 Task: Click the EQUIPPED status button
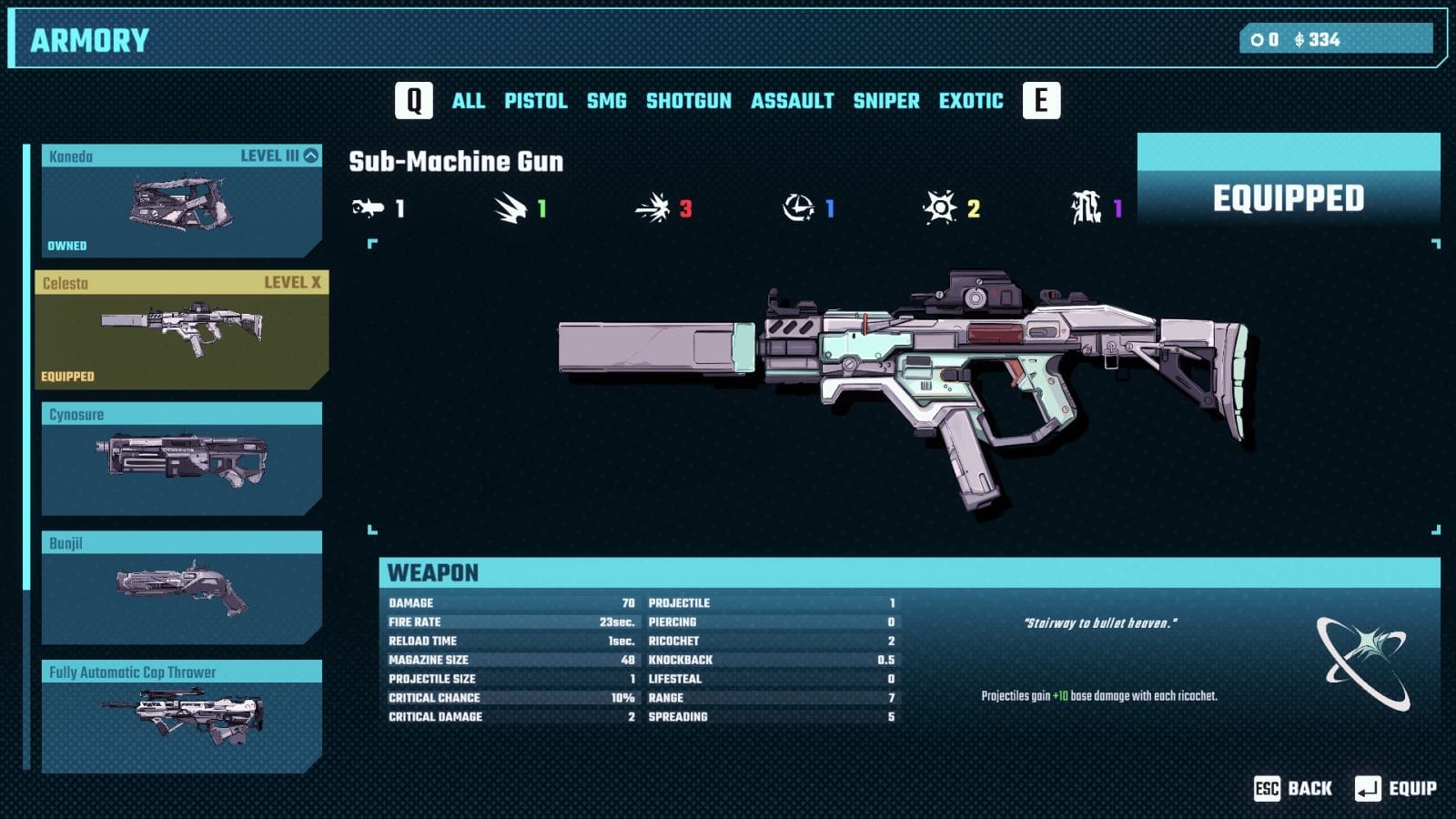(1288, 197)
